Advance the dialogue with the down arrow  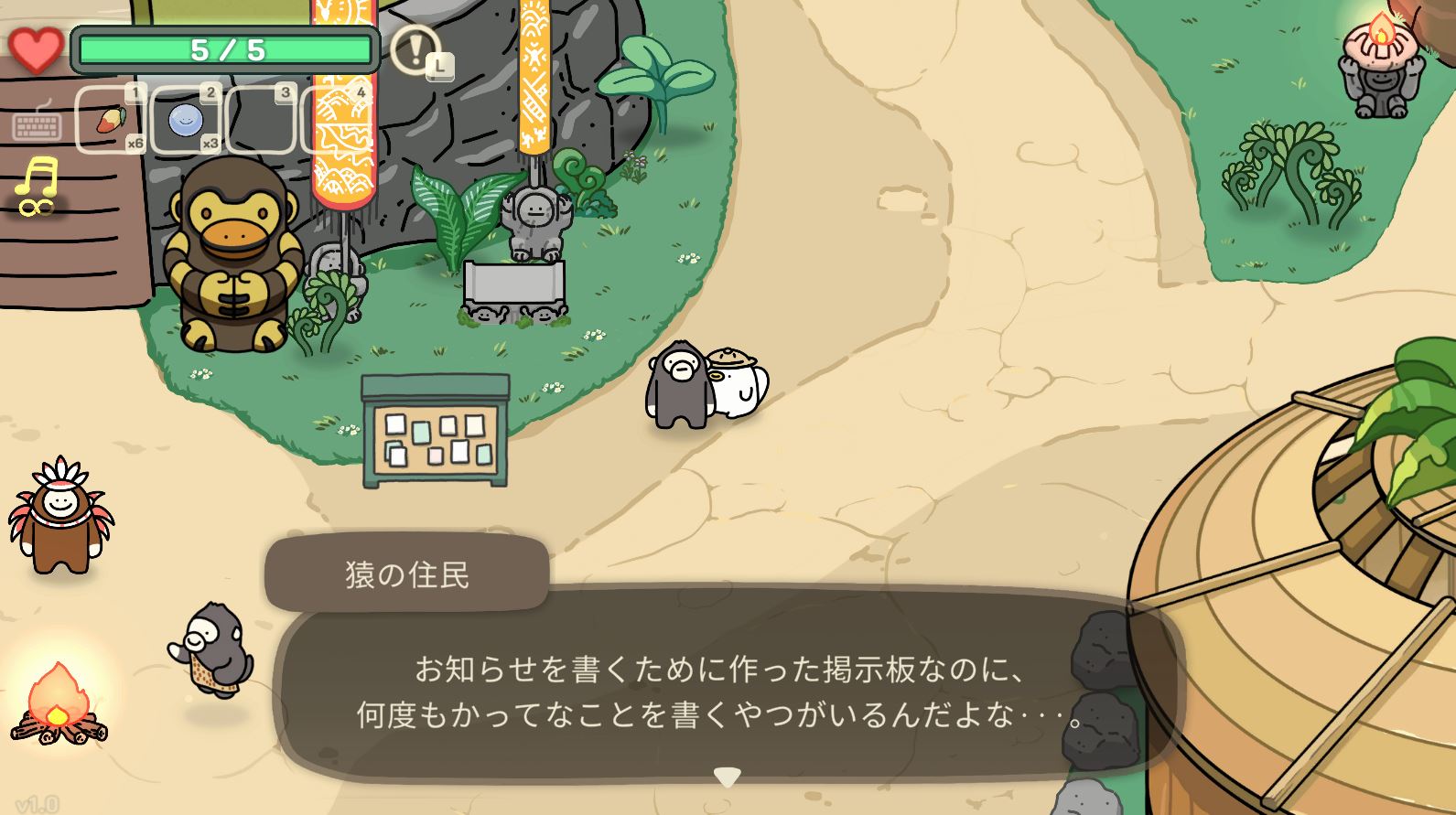(727, 777)
